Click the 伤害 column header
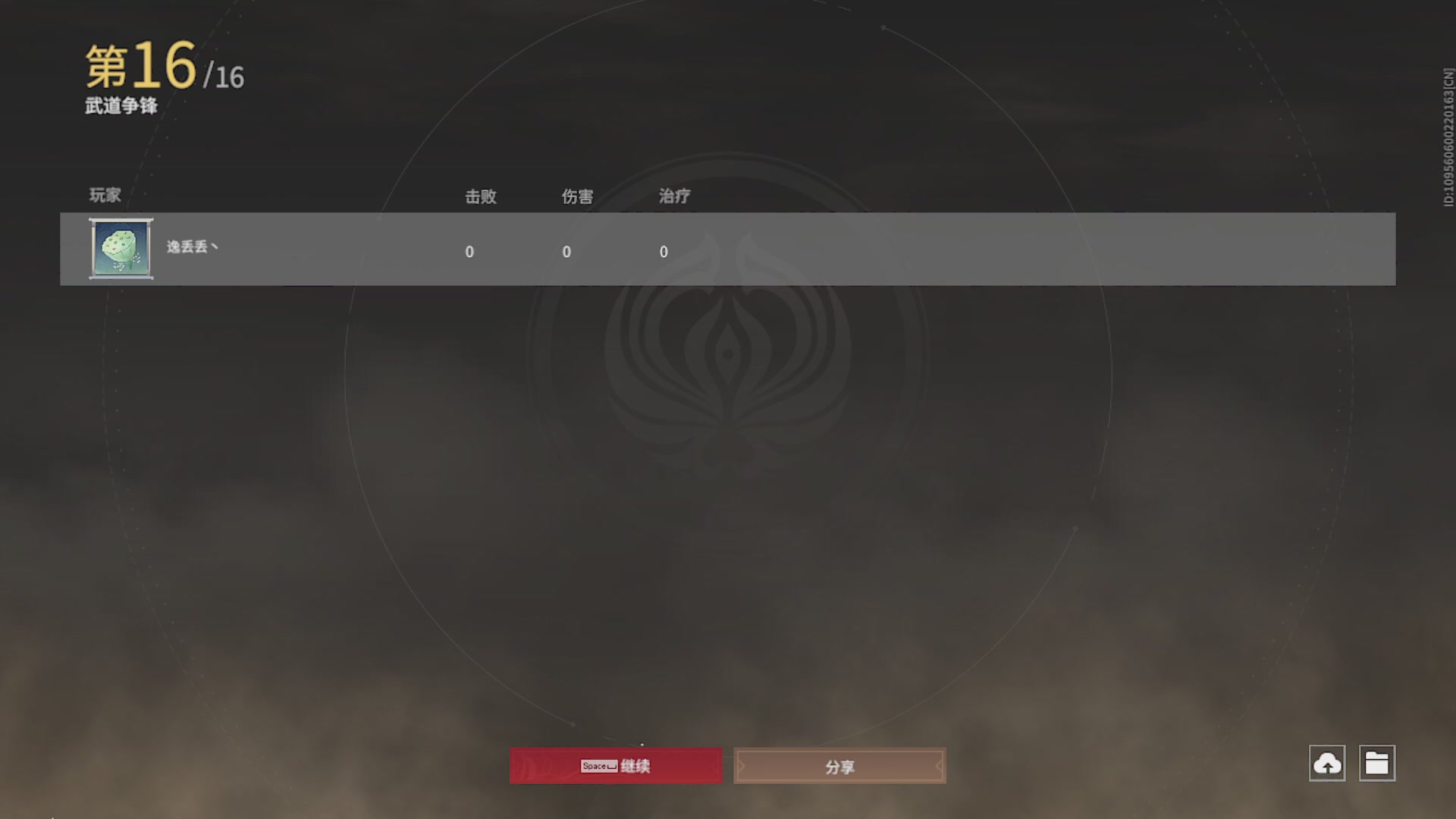Viewport: 1456px width, 819px height. pyautogui.click(x=577, y=196)
